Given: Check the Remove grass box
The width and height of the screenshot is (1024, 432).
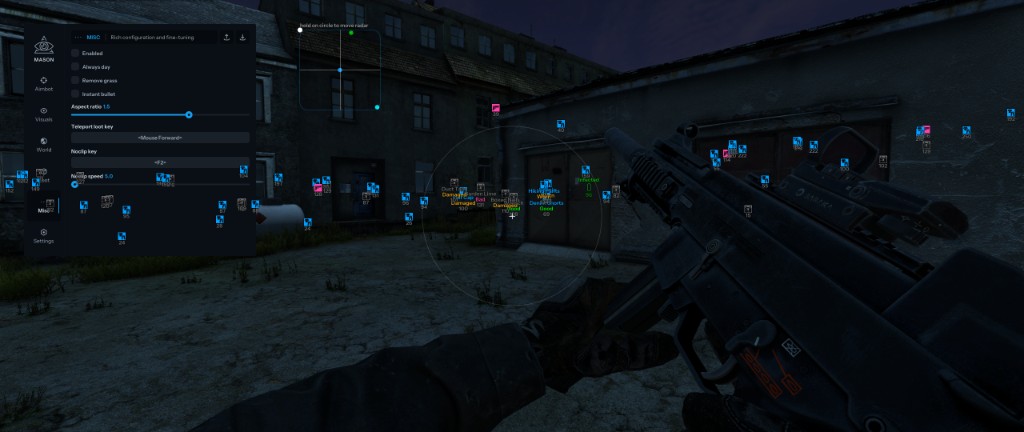Looking at the screenshot, I should (76, 80).
